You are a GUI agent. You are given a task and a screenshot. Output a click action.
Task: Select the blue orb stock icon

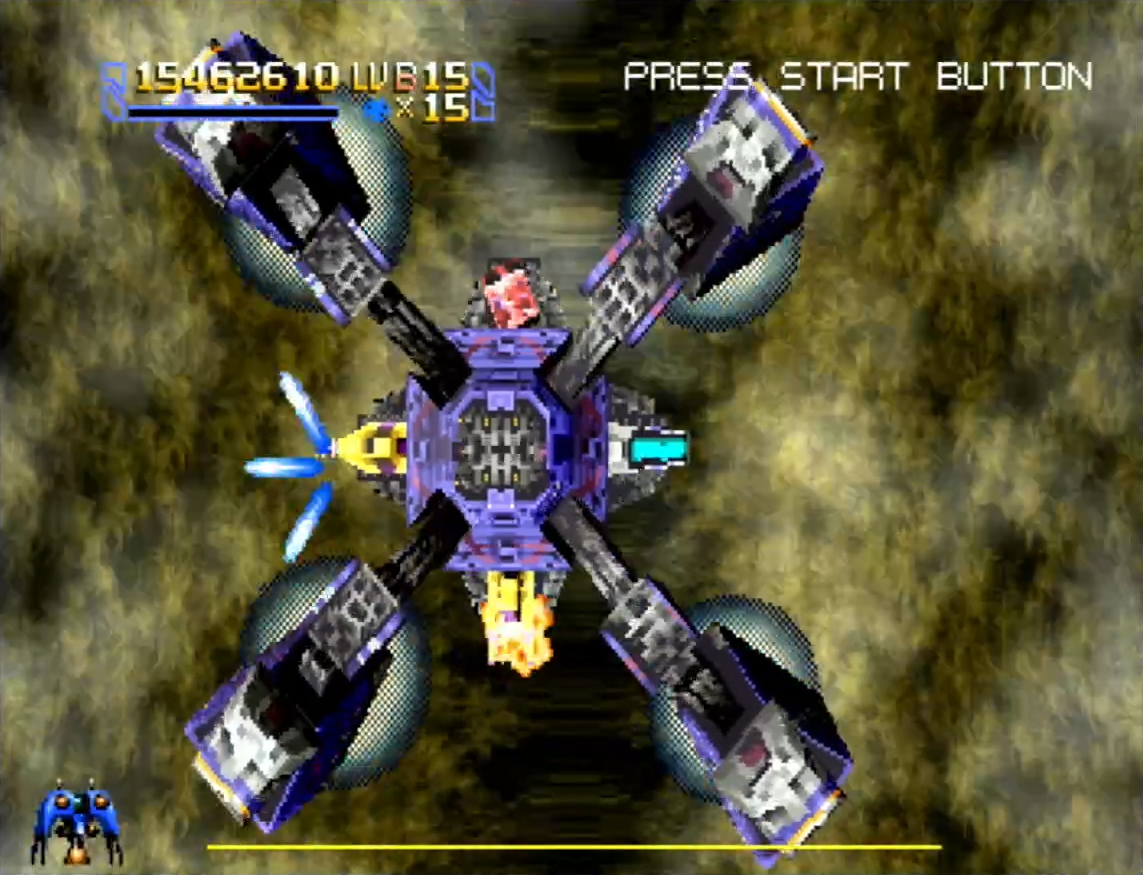coord(377,109)
